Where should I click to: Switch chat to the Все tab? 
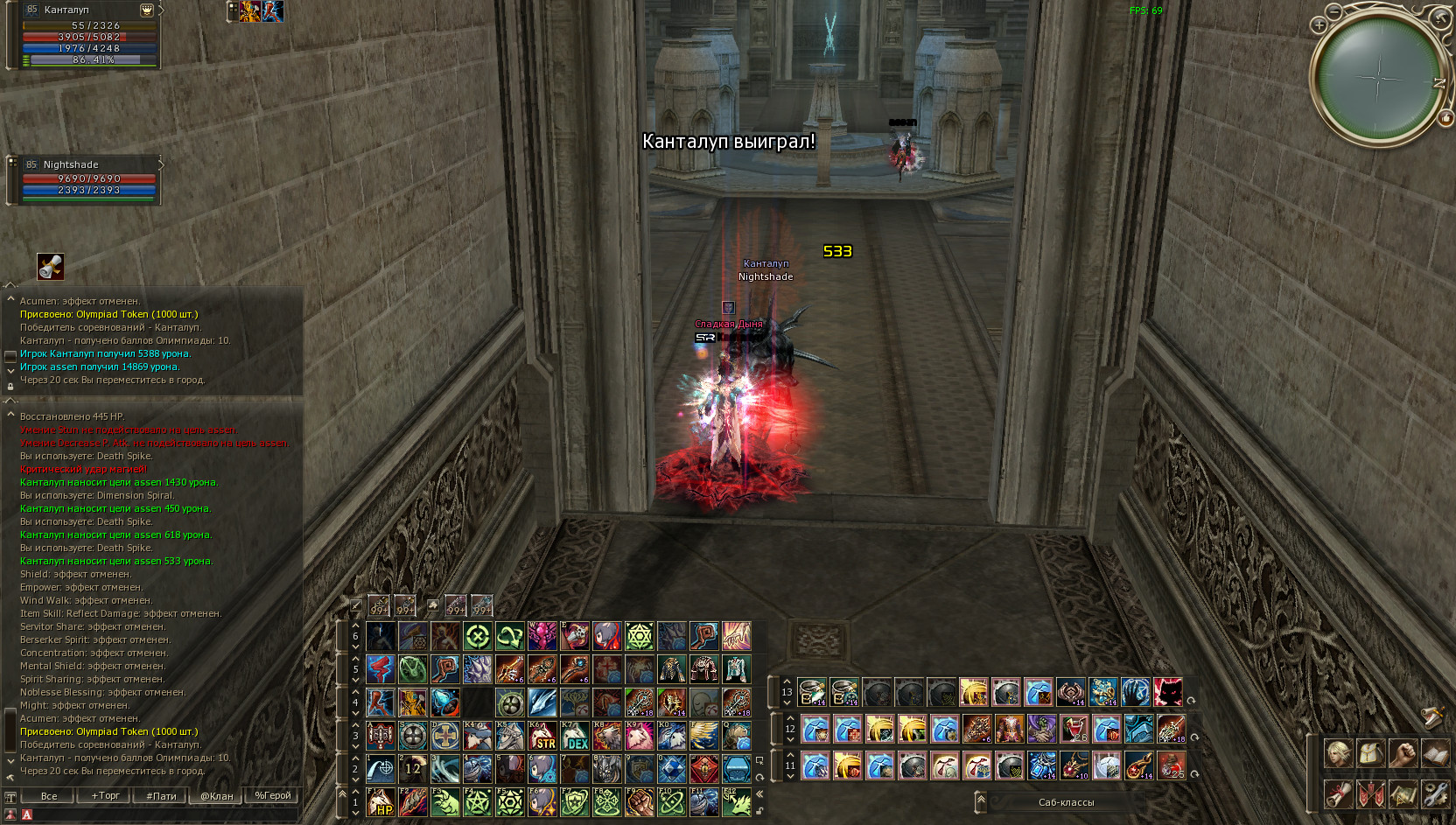click(x=49, y=795)
